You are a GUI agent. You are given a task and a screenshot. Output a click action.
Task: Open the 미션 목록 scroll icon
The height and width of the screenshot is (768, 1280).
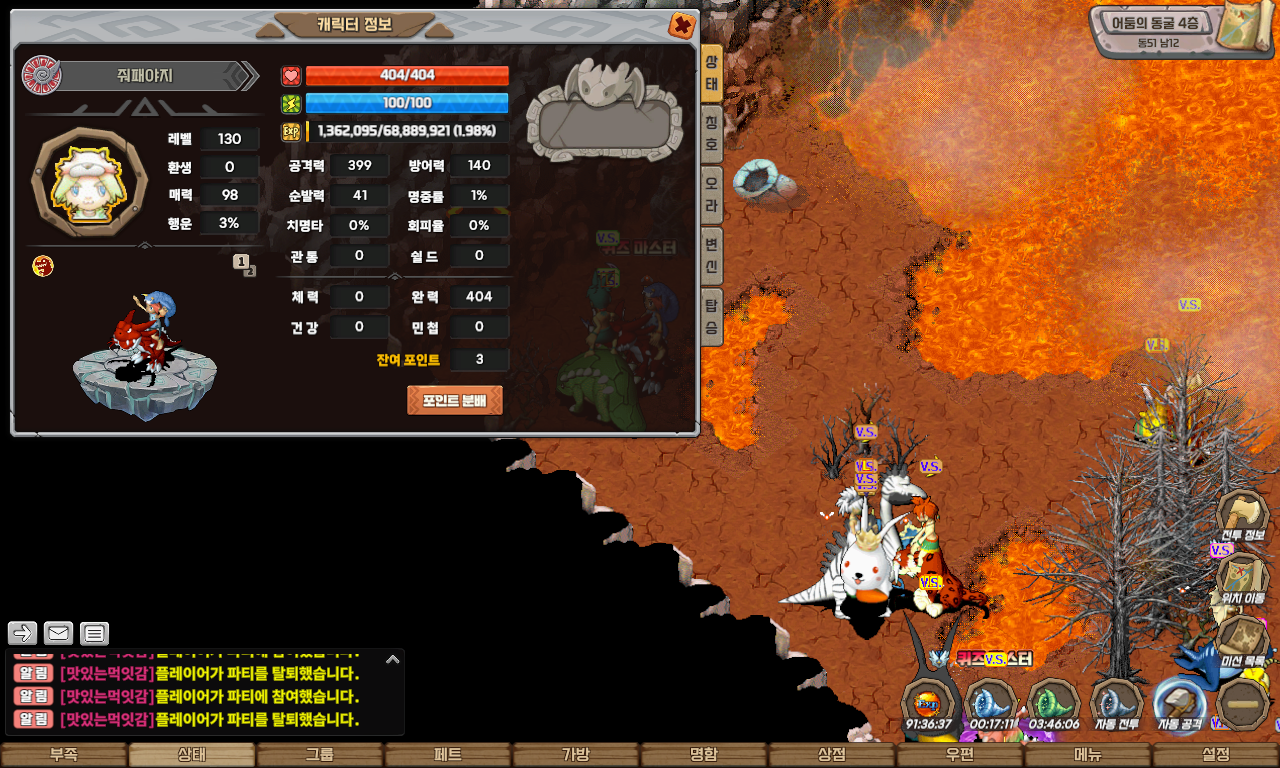[1243, 640]
